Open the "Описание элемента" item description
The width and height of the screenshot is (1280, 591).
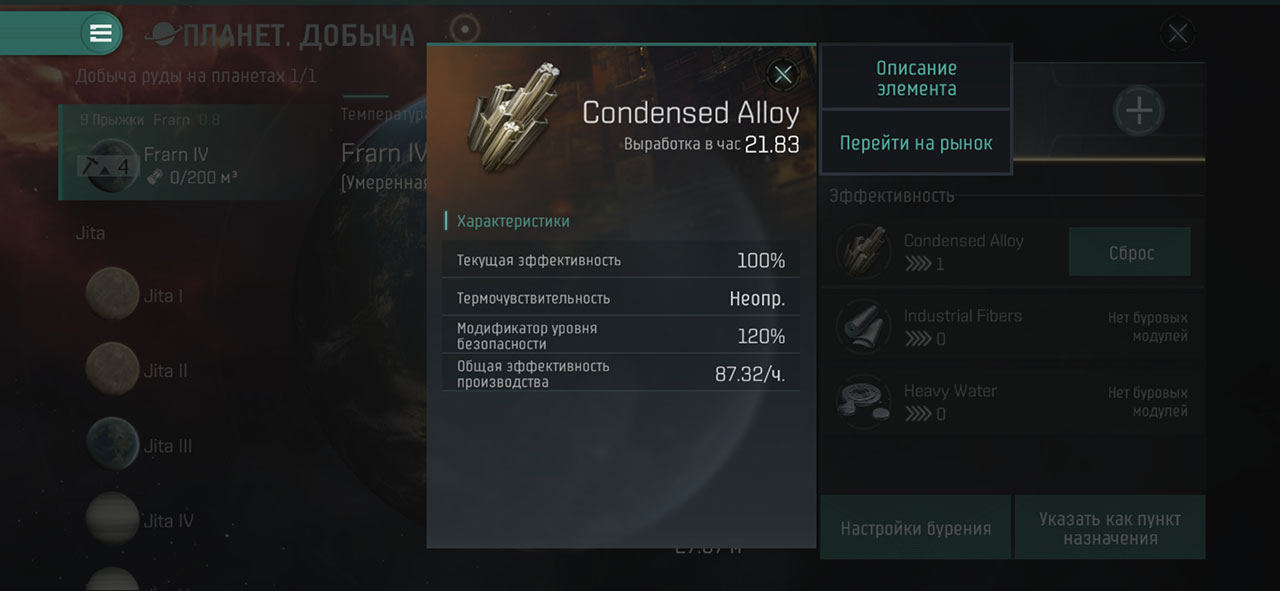pos(916,78)
